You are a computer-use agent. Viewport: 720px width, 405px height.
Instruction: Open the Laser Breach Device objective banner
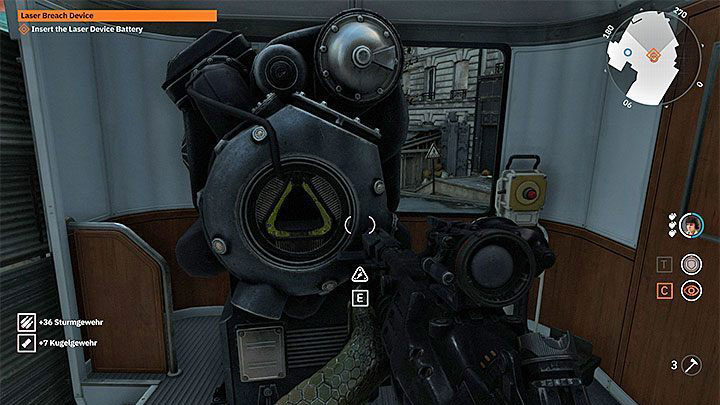point(118,16)
